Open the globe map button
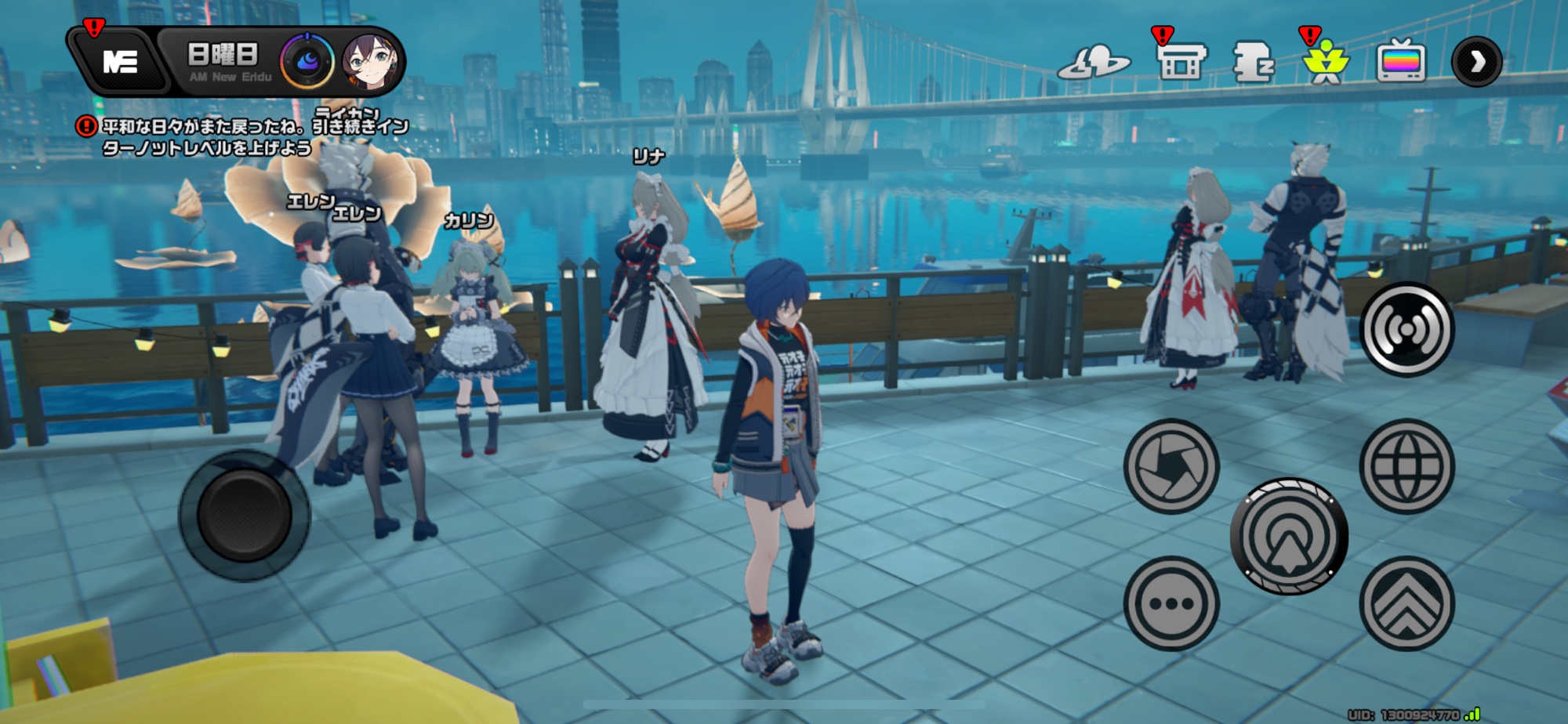Image resolution: width=1568 pixels, height=724 pixels. point(1406,466)
